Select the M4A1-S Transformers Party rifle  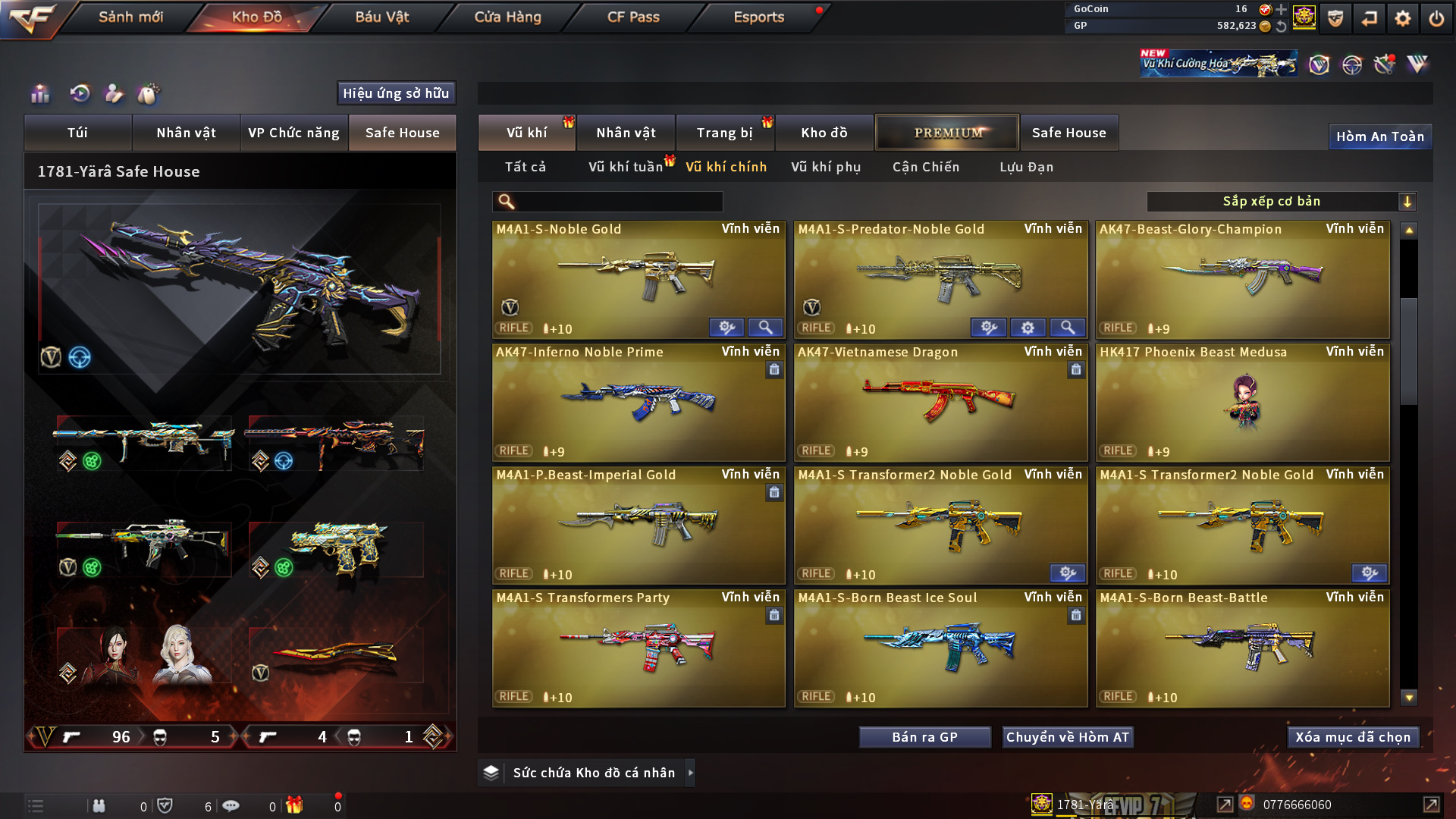click(638, 648)
